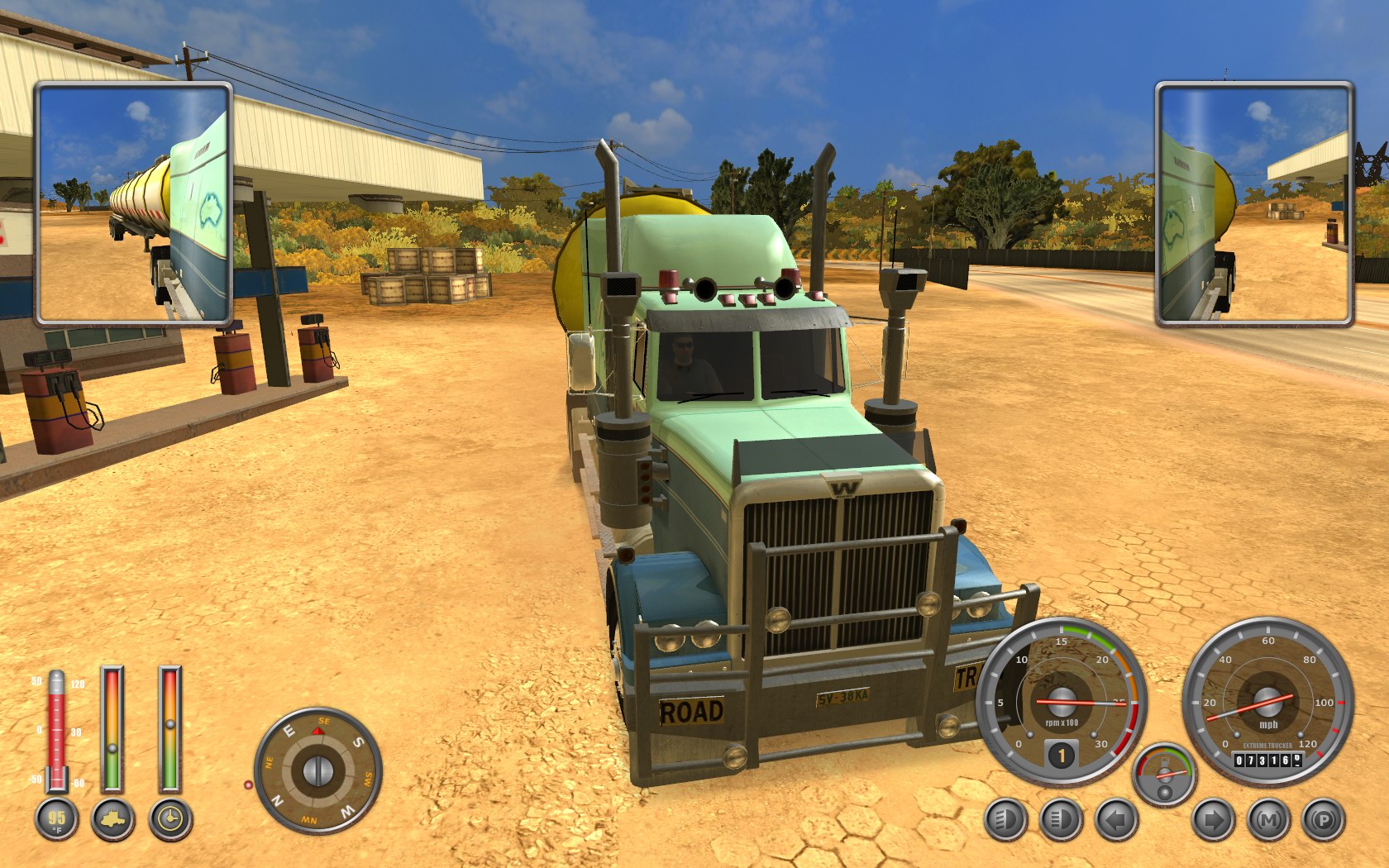
Task: Activate the left turn signal arrow
Action: click(x=1117, y=820)
